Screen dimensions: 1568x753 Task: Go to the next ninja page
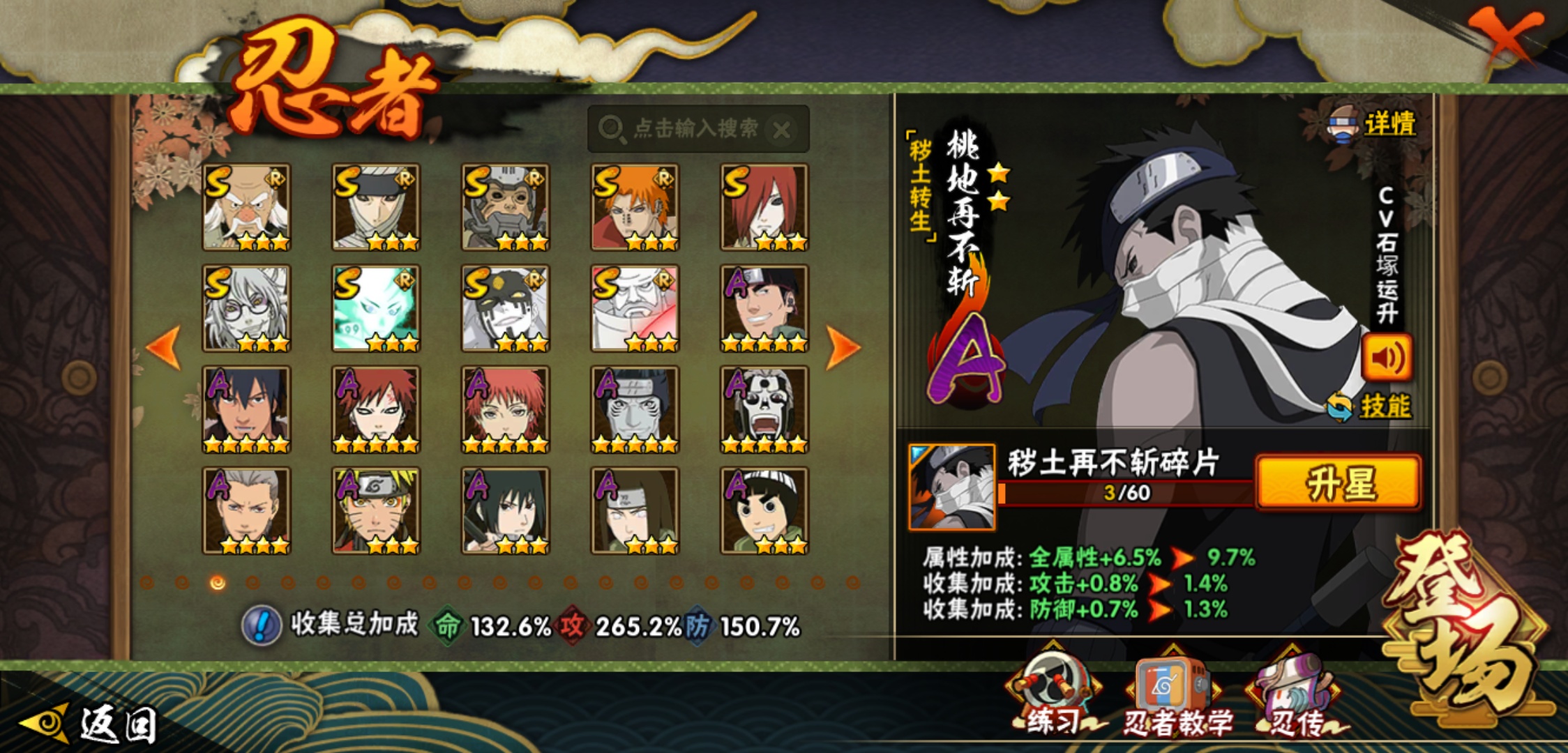tap(843, 347)
